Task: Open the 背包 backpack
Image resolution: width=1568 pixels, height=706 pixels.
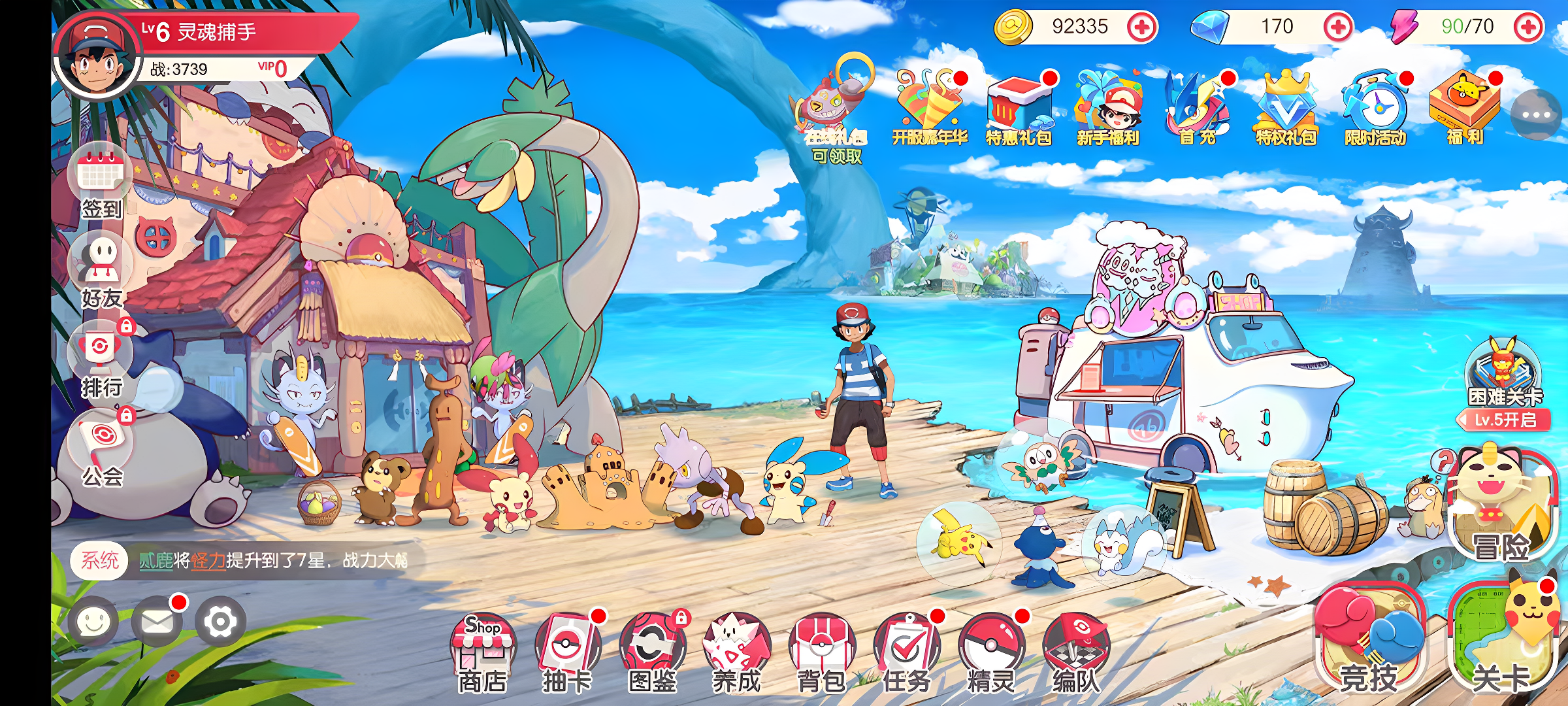Action: point(821,651)
